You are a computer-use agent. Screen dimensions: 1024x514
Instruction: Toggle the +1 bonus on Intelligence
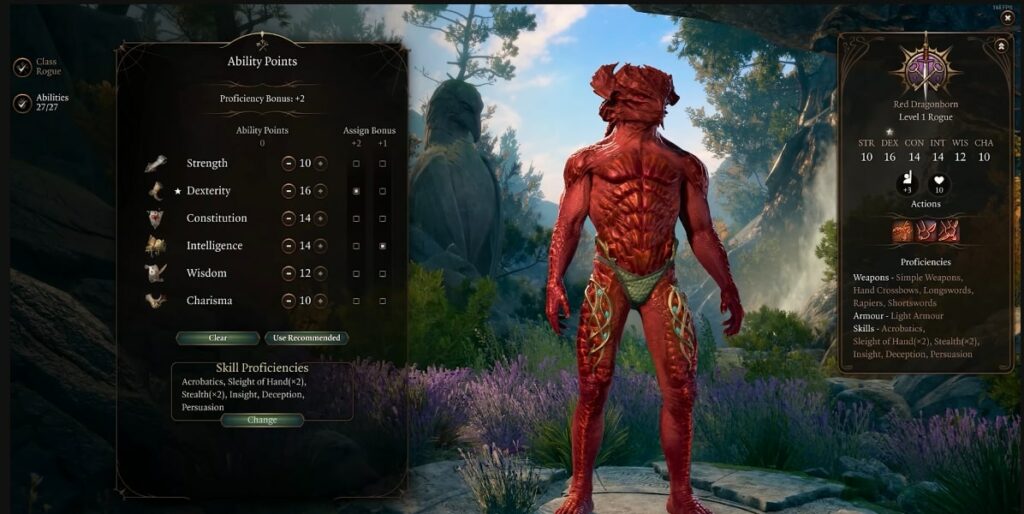(382, 245)
